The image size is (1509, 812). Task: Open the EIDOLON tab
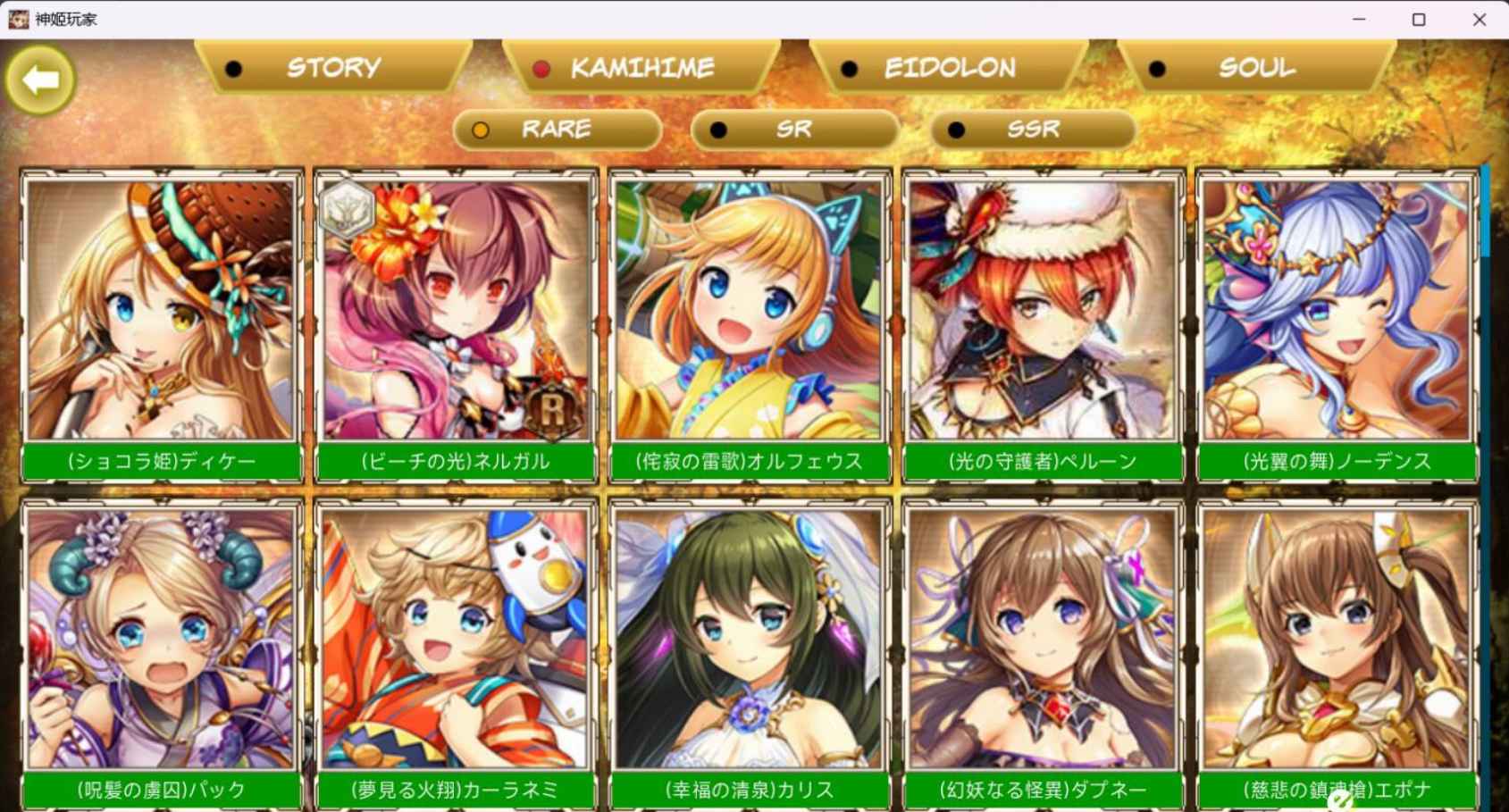point(950,67)
